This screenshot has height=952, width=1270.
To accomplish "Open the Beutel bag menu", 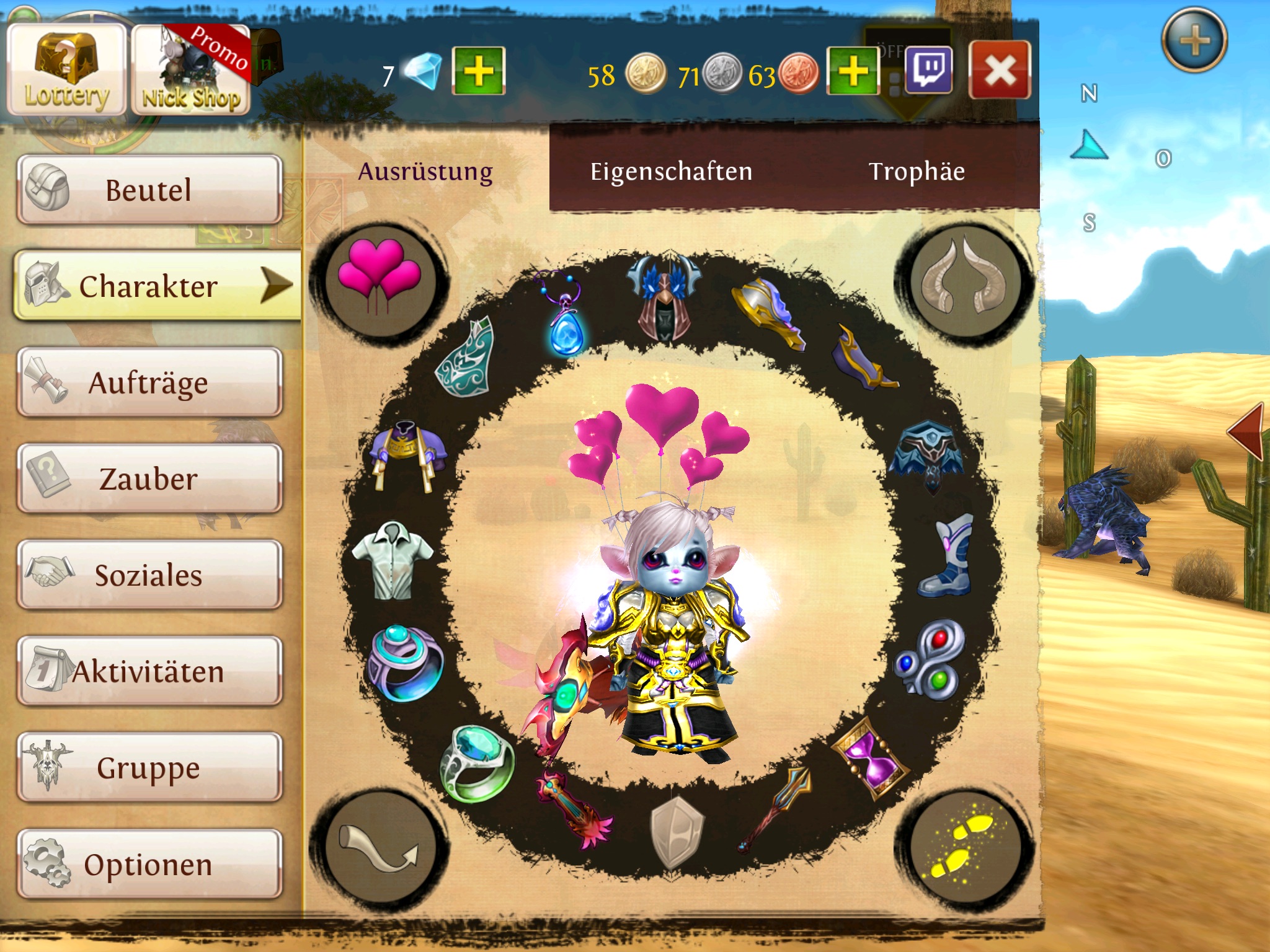I will pyautogui.click(x=149, y=190).
